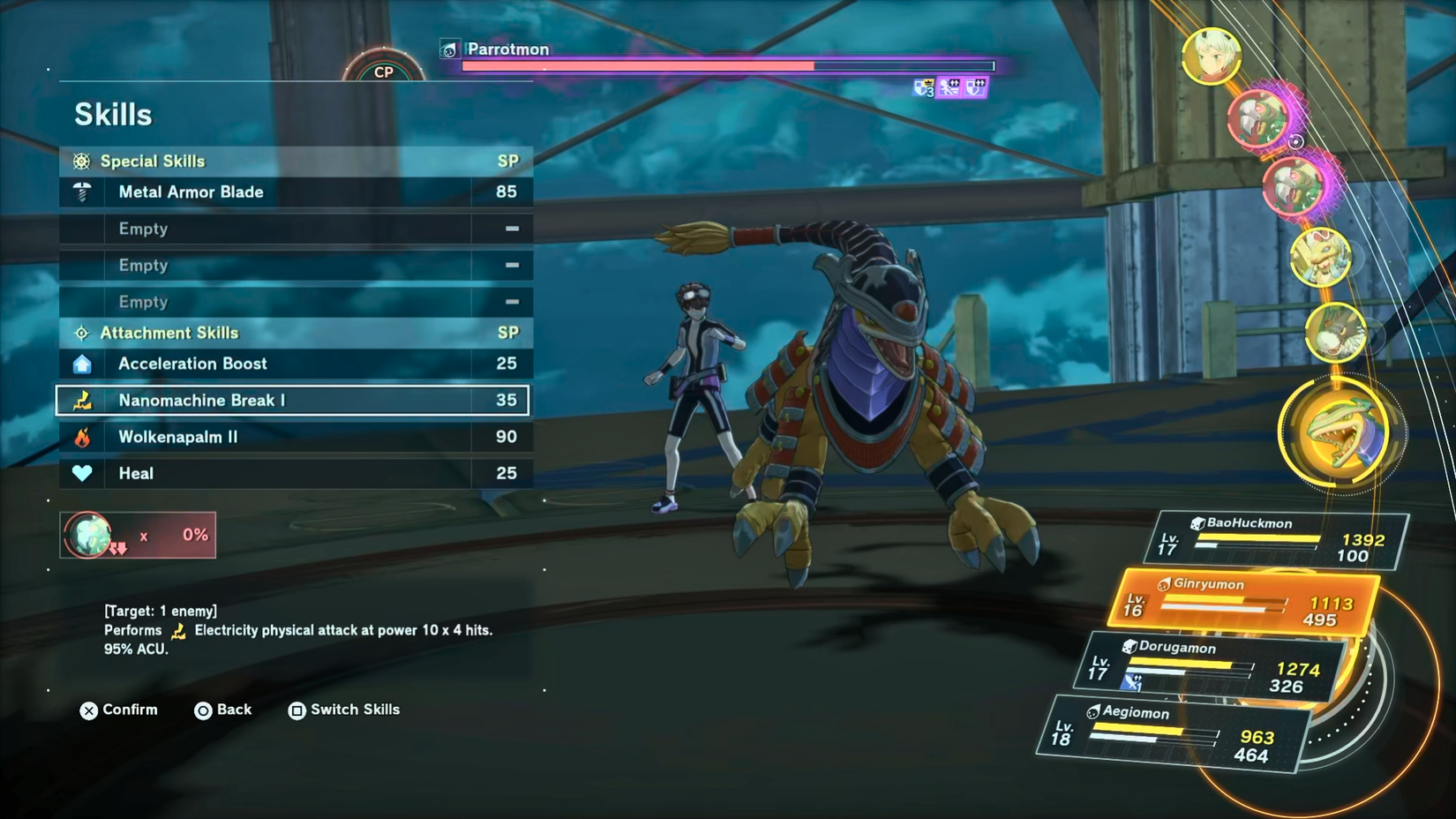The height and width of the screenshot is (819, 1456).
Task: Open Switch Skills
Action: [342, 710]
